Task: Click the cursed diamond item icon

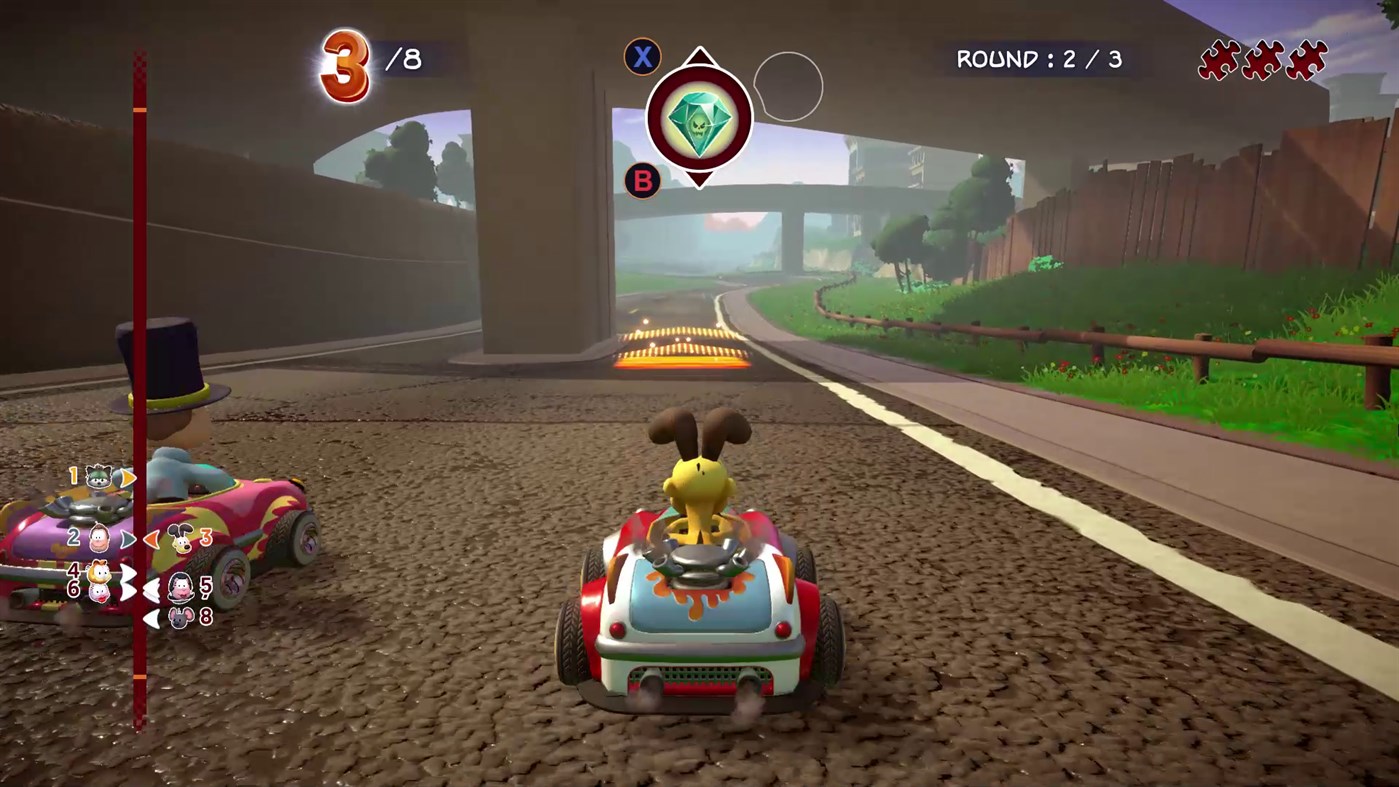Action: pyautogui.click(x=699, y=118)
